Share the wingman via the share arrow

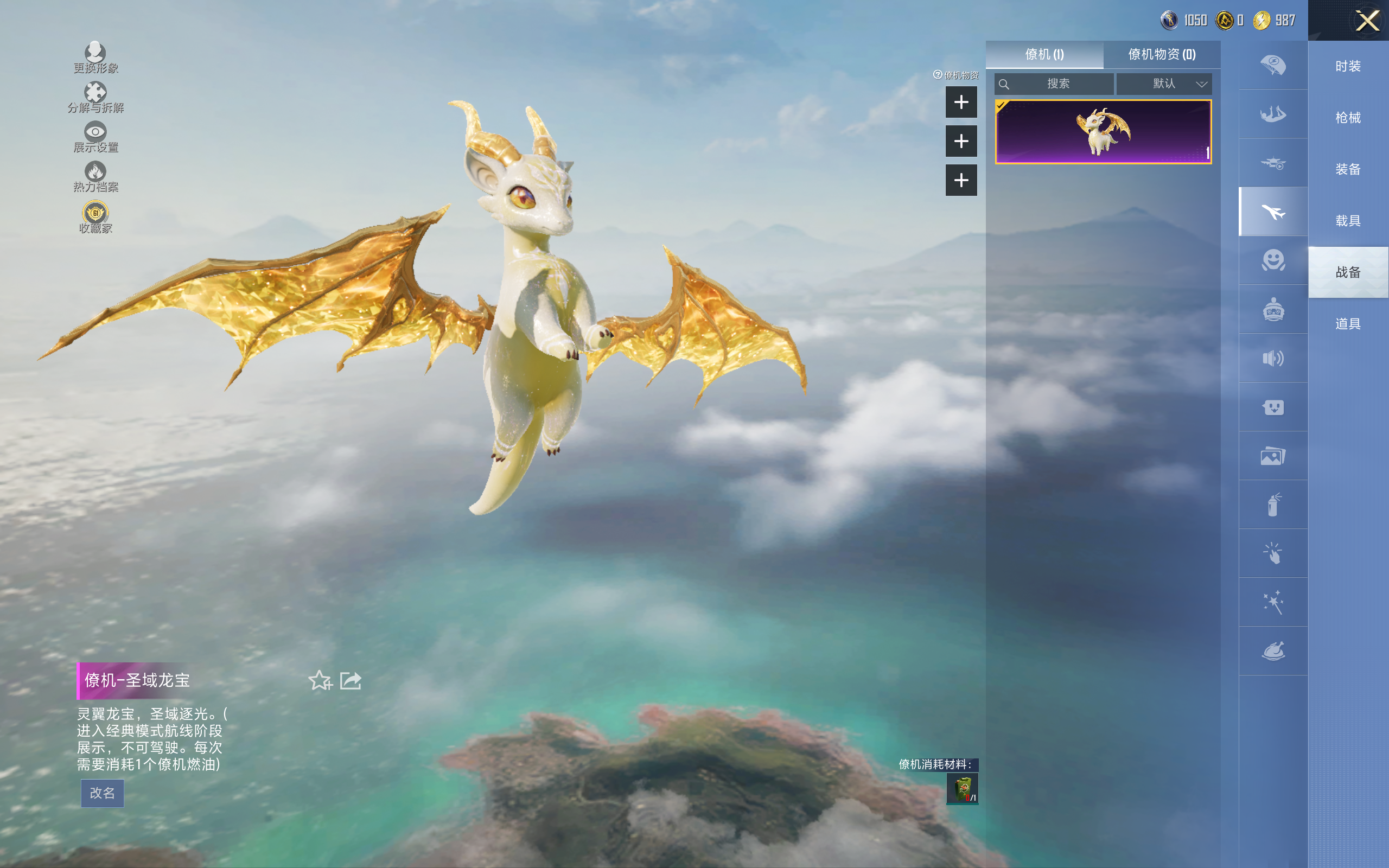pyautogui.click(x=350, y=681)
